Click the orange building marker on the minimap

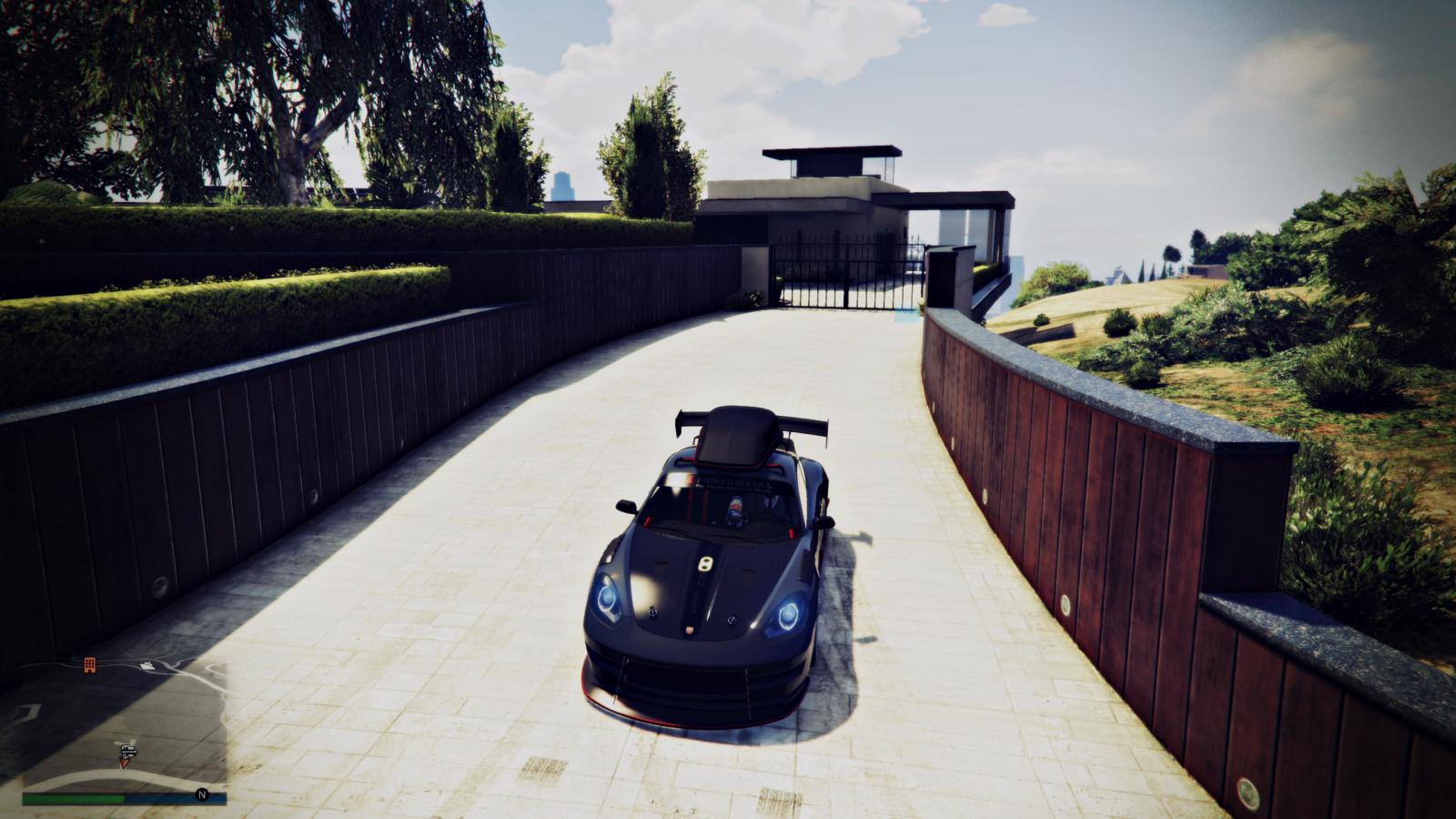(x=89, y=665)
